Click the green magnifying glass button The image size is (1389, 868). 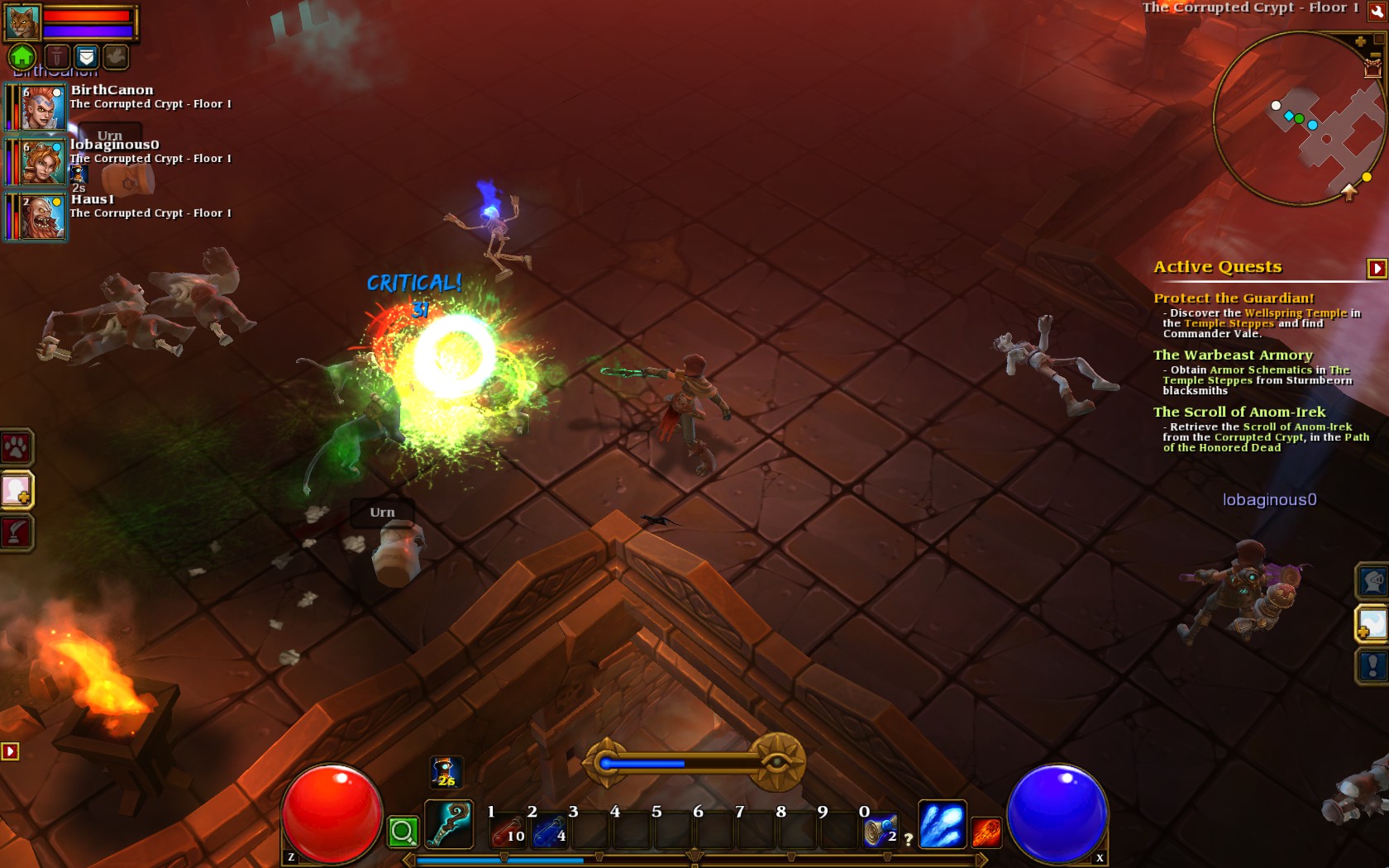tap(403, 832)
